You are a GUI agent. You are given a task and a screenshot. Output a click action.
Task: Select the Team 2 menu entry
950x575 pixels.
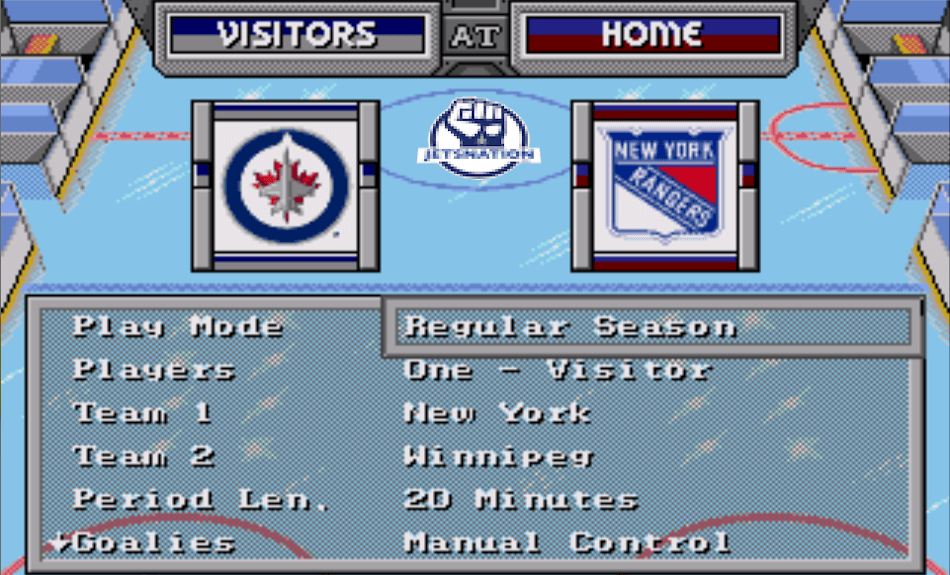pos(144,456)
